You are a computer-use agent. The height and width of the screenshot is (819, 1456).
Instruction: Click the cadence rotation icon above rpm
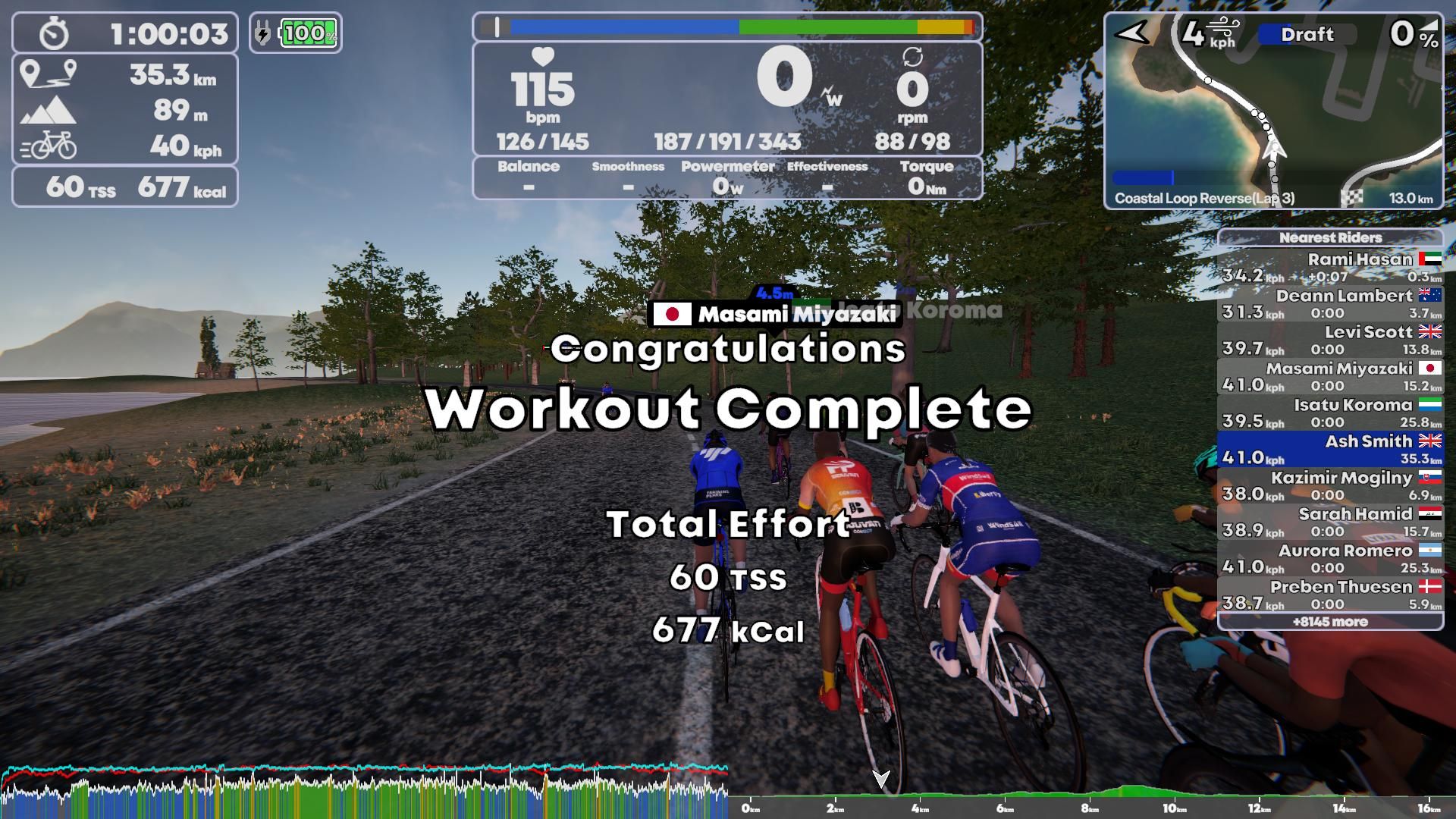click(x=913, y=58)
